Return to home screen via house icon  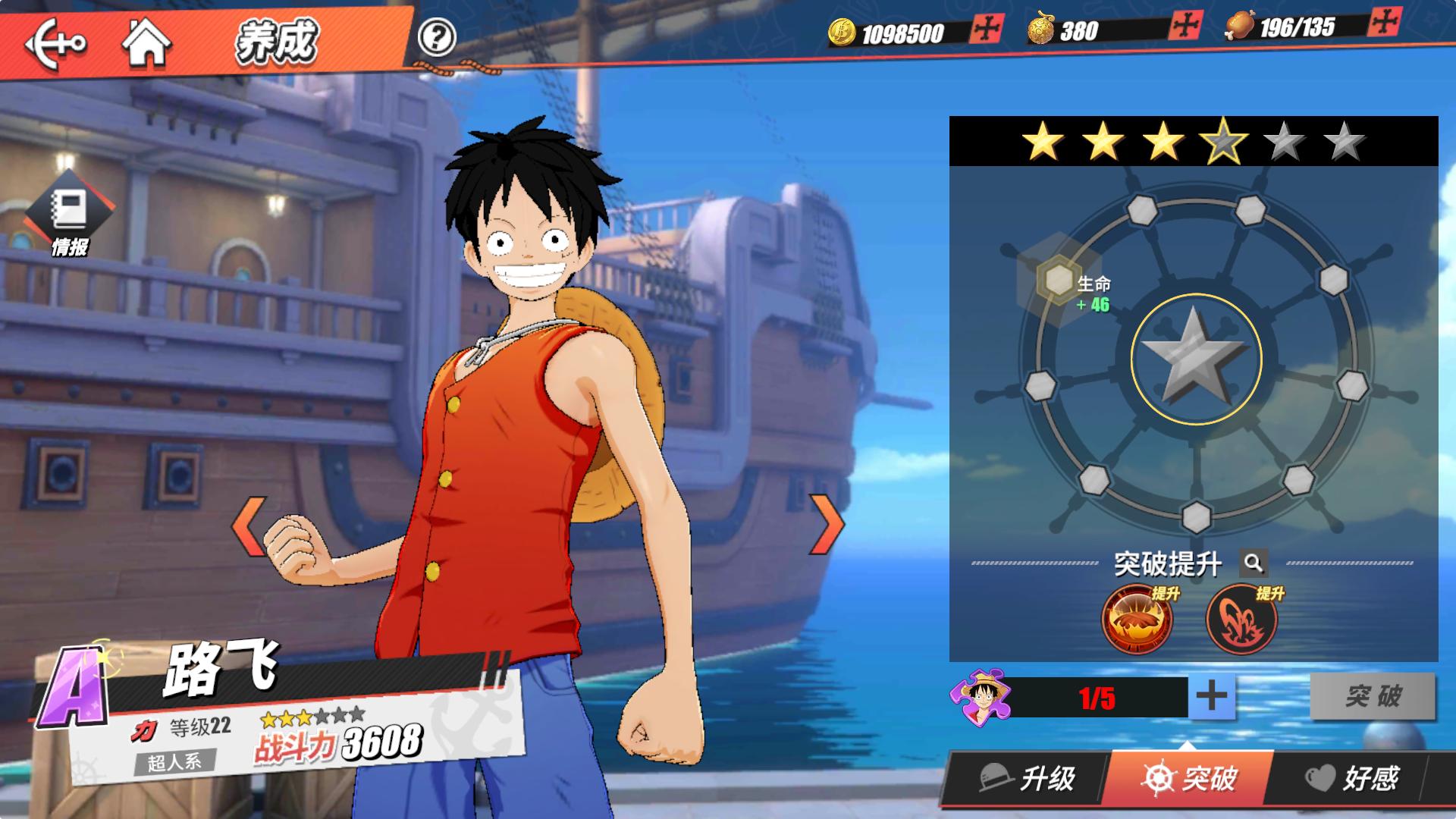click(146, 42)
